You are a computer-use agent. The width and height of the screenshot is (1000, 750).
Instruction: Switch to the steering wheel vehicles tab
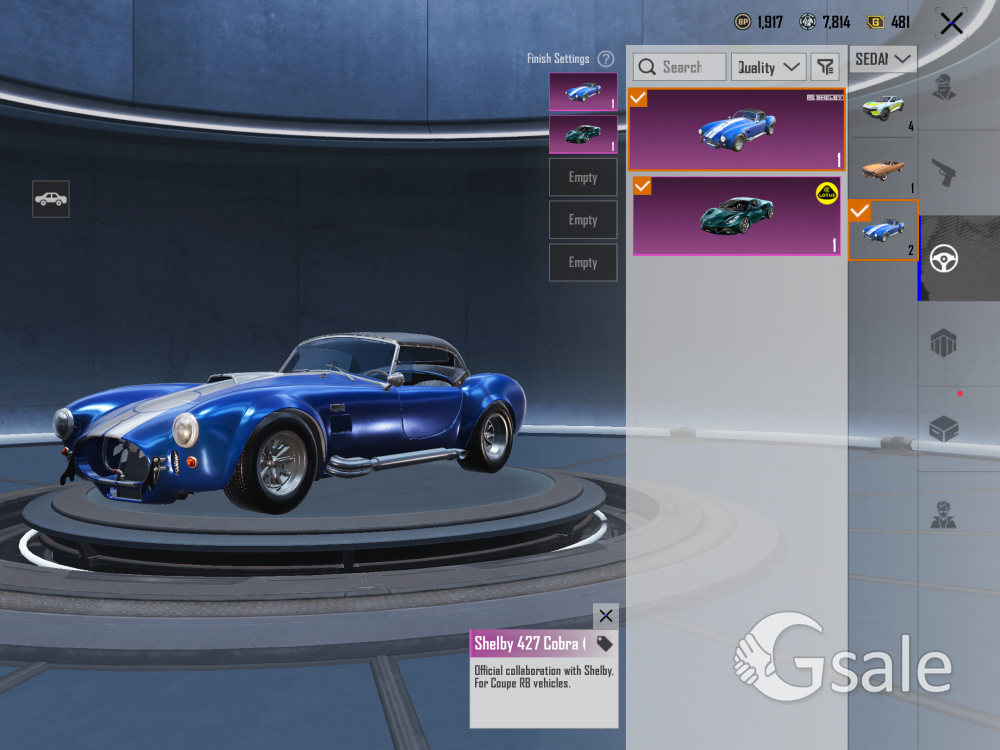tap(945, 259)
